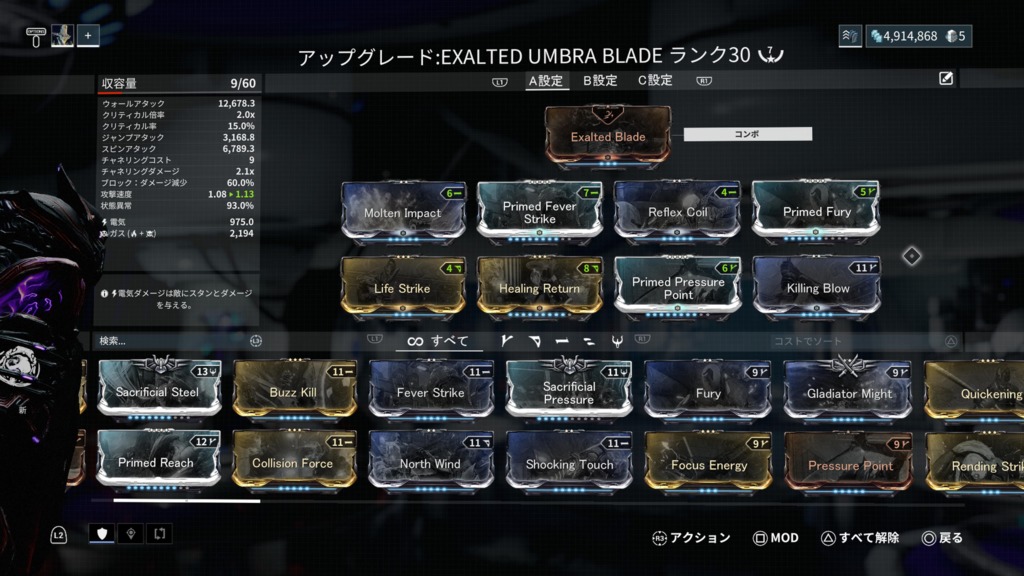The height and width of the screenshot is (576, 1024).
Task: Choose the equipped Primed Fury mod
Action: [x=816, y=212]
